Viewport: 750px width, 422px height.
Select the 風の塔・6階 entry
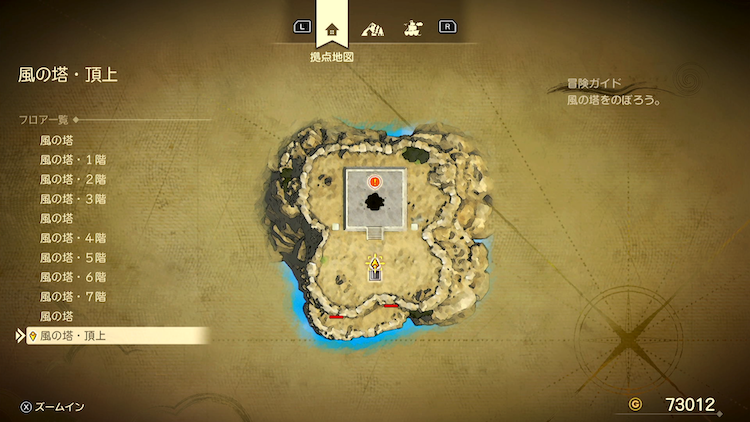(x=72, y=277)
